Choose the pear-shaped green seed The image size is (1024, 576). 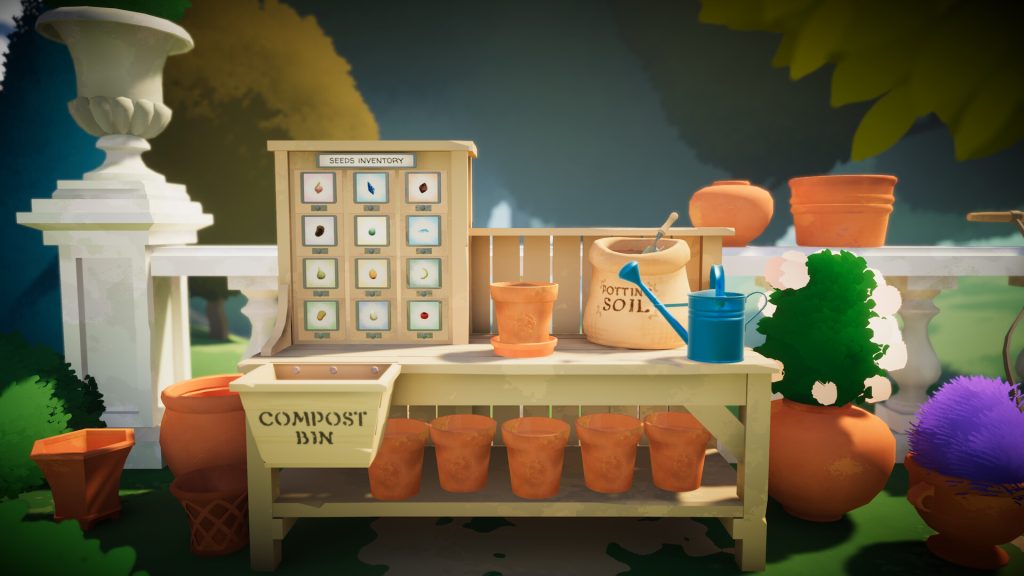coord(321,272)
